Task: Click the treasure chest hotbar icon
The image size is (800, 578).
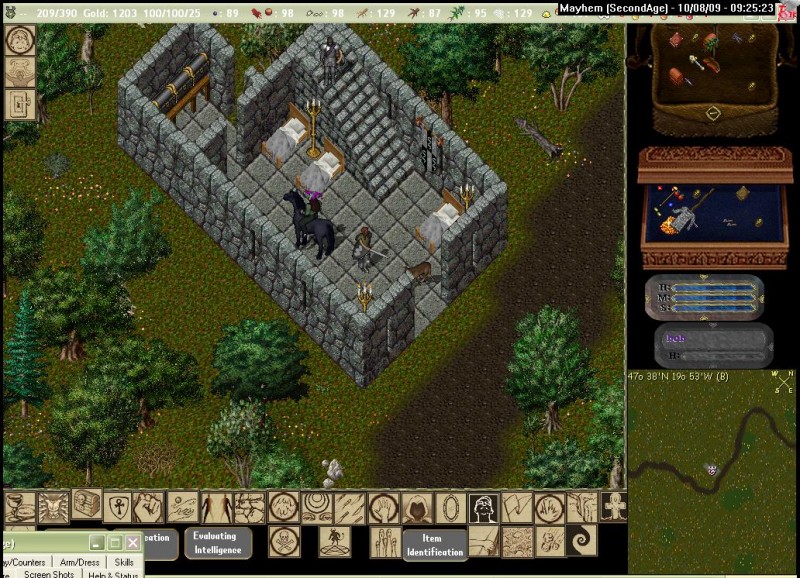Action: 85,505
